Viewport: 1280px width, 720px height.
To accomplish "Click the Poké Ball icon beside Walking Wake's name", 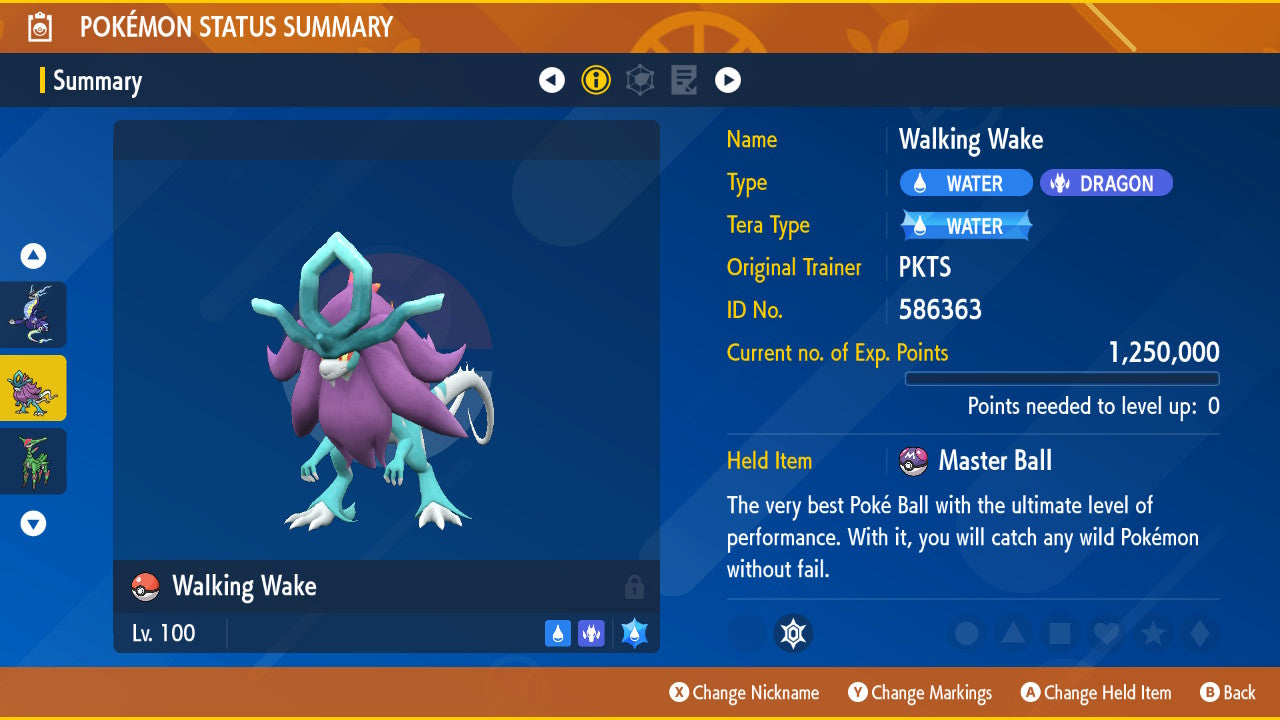I will pyautogui.click(x=147, y=587).
